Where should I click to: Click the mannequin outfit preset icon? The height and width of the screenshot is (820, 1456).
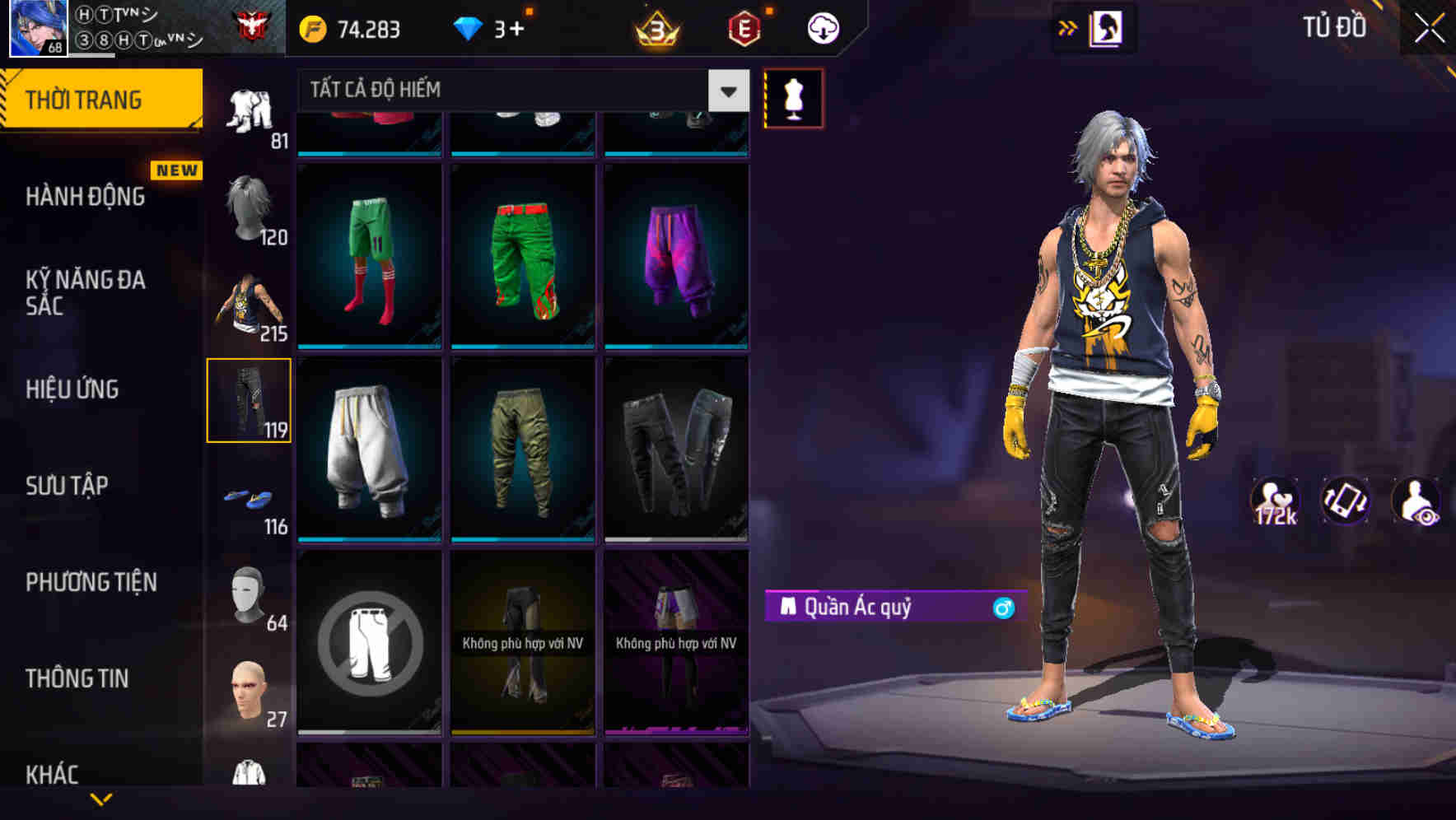point(793,97)
